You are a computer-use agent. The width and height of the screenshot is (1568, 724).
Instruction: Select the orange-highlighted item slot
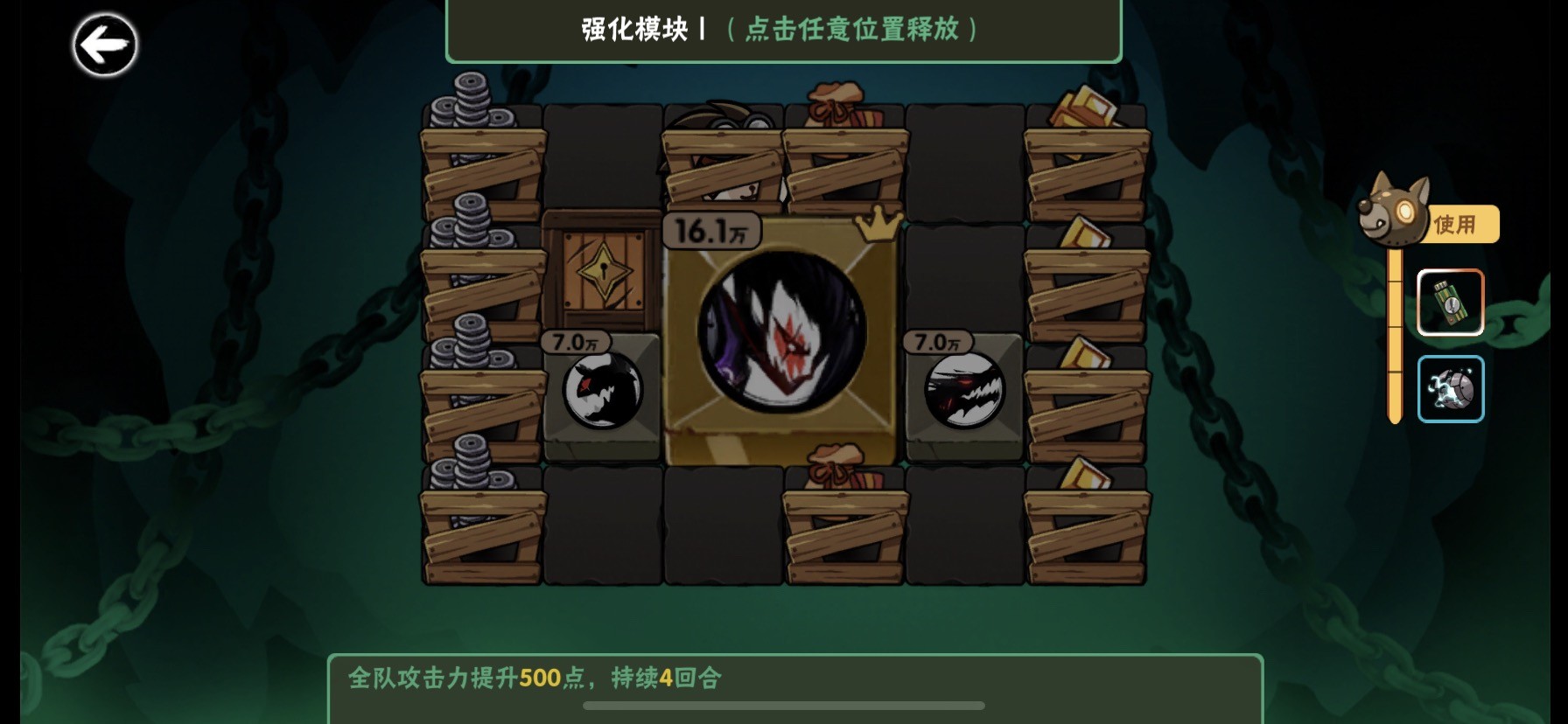click(x=1450, y=302)
